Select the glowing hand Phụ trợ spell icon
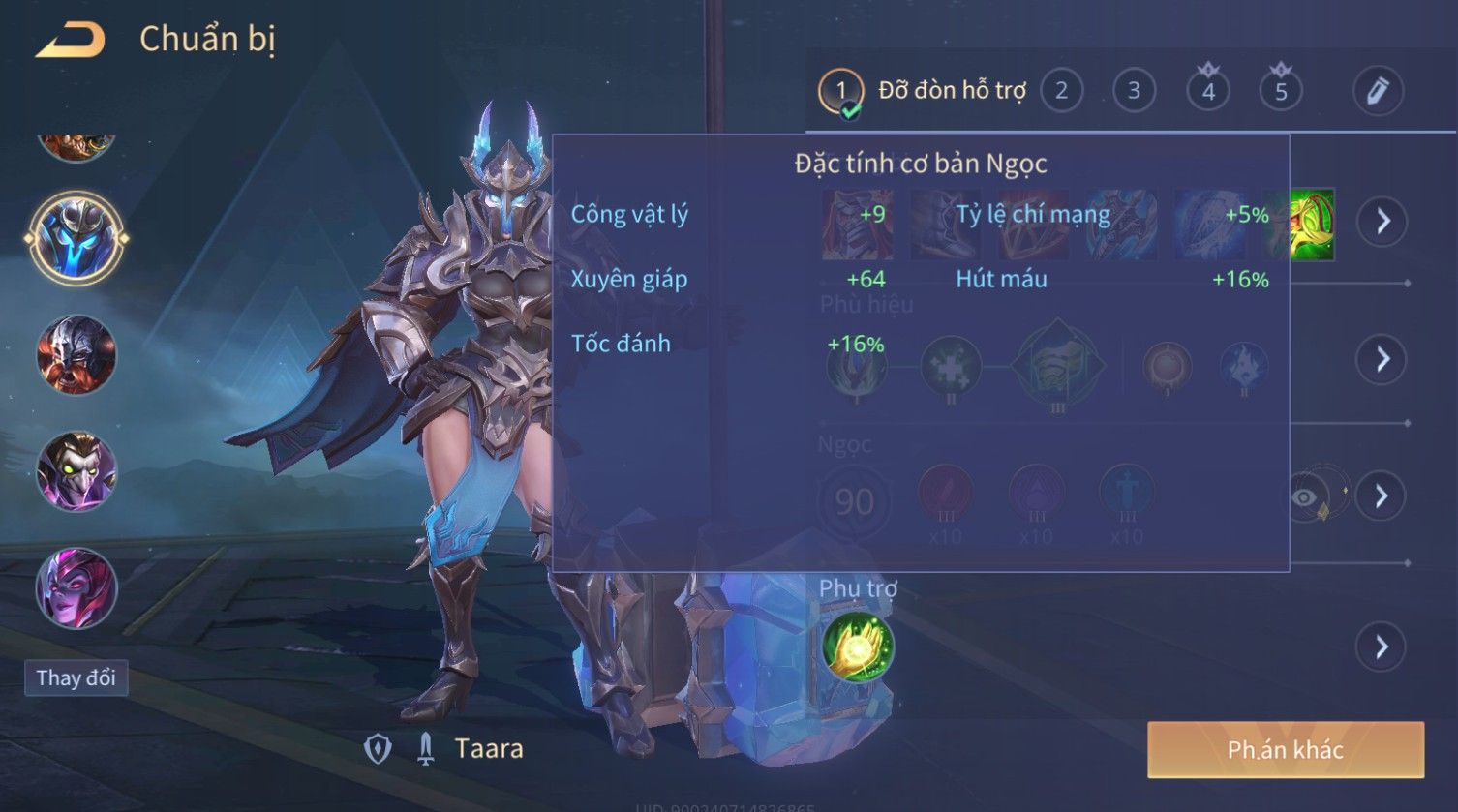The width and height of the screenshot is (1458, 812). point(857,647)
